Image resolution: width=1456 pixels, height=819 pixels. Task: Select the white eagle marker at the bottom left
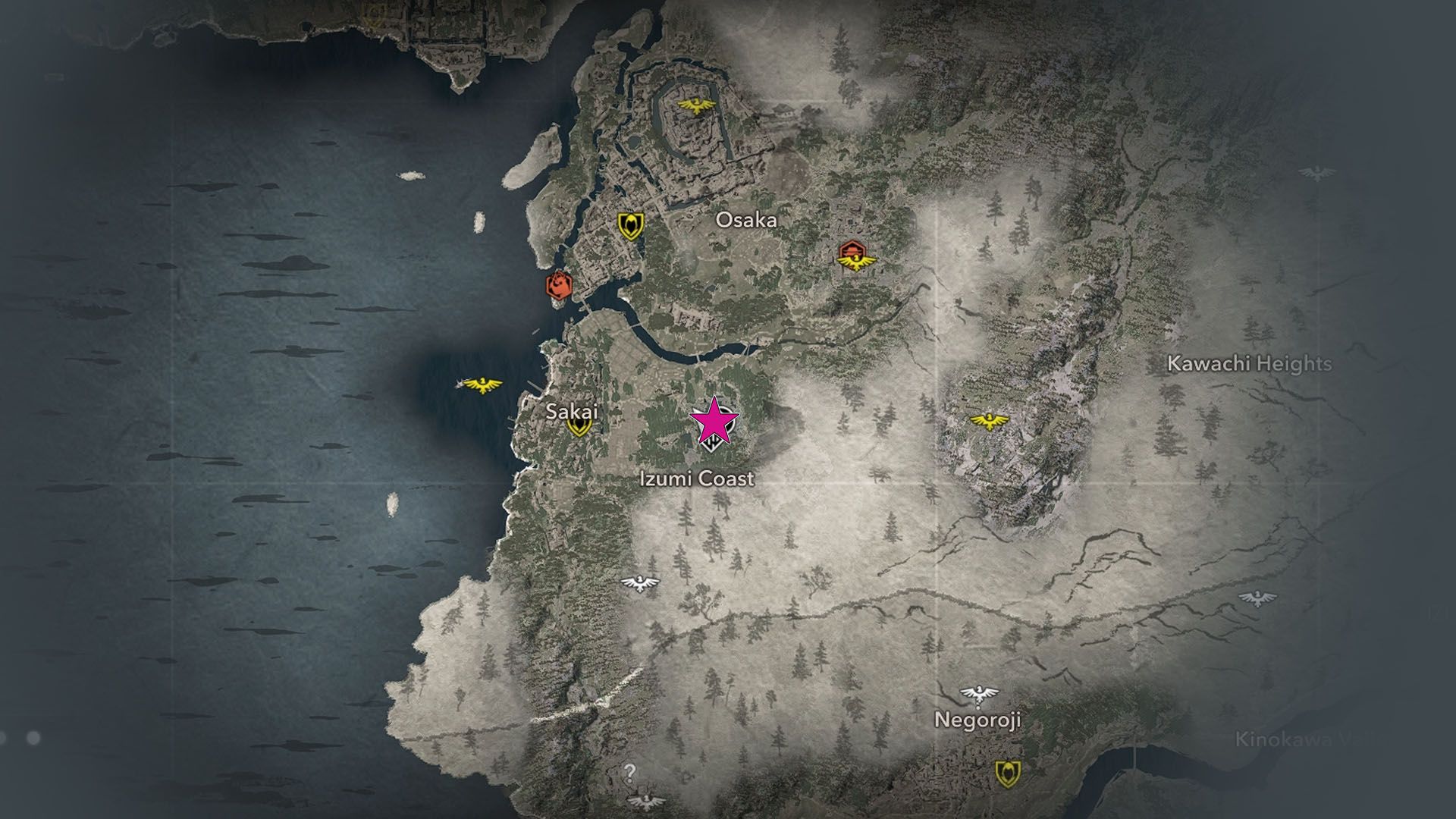[645, 800]
